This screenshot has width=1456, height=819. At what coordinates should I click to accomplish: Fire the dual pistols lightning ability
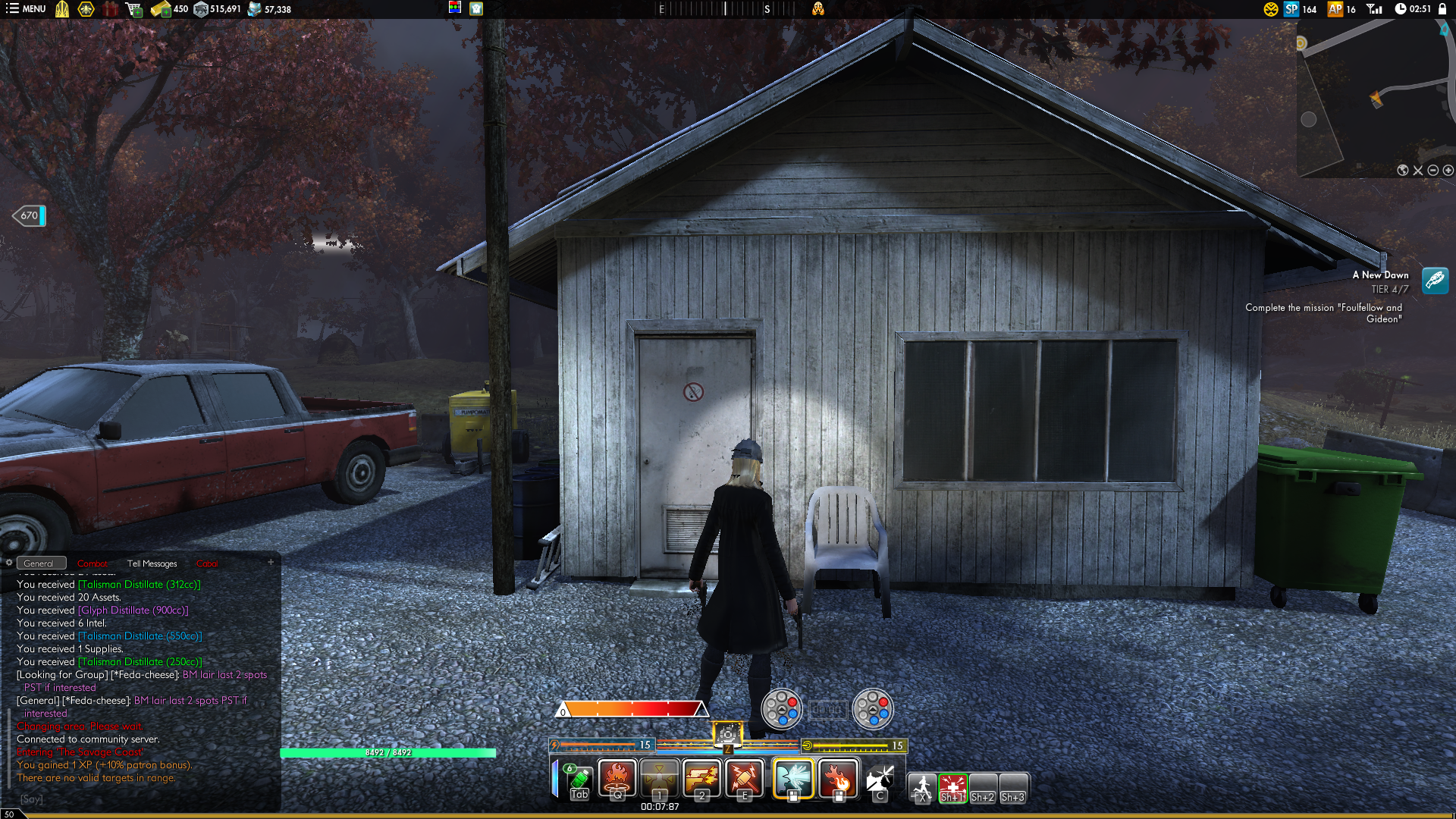[x=702, y=779]
